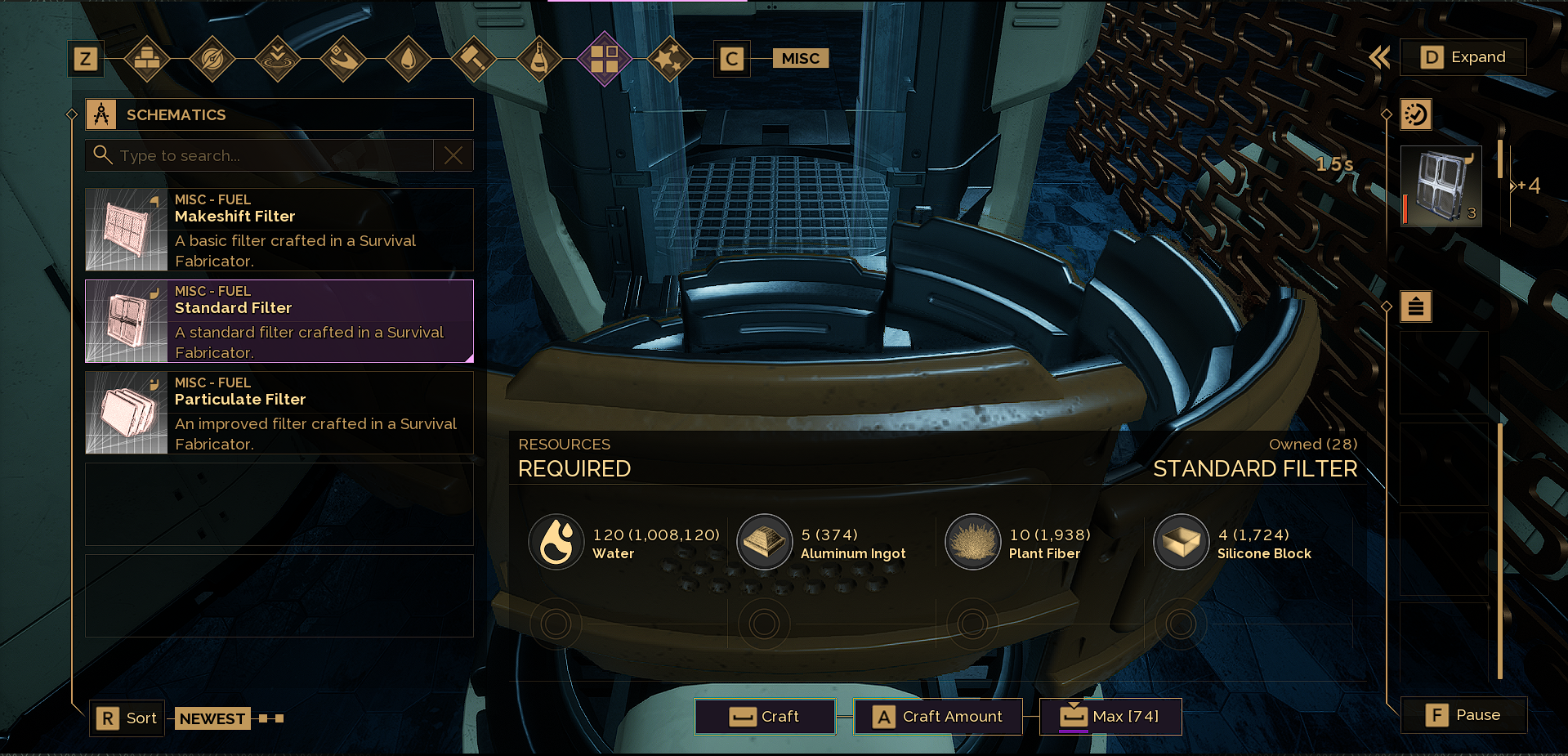Open the stars category tab
The width and height of the screenshot is (1568, 756).
pos(670,58)
